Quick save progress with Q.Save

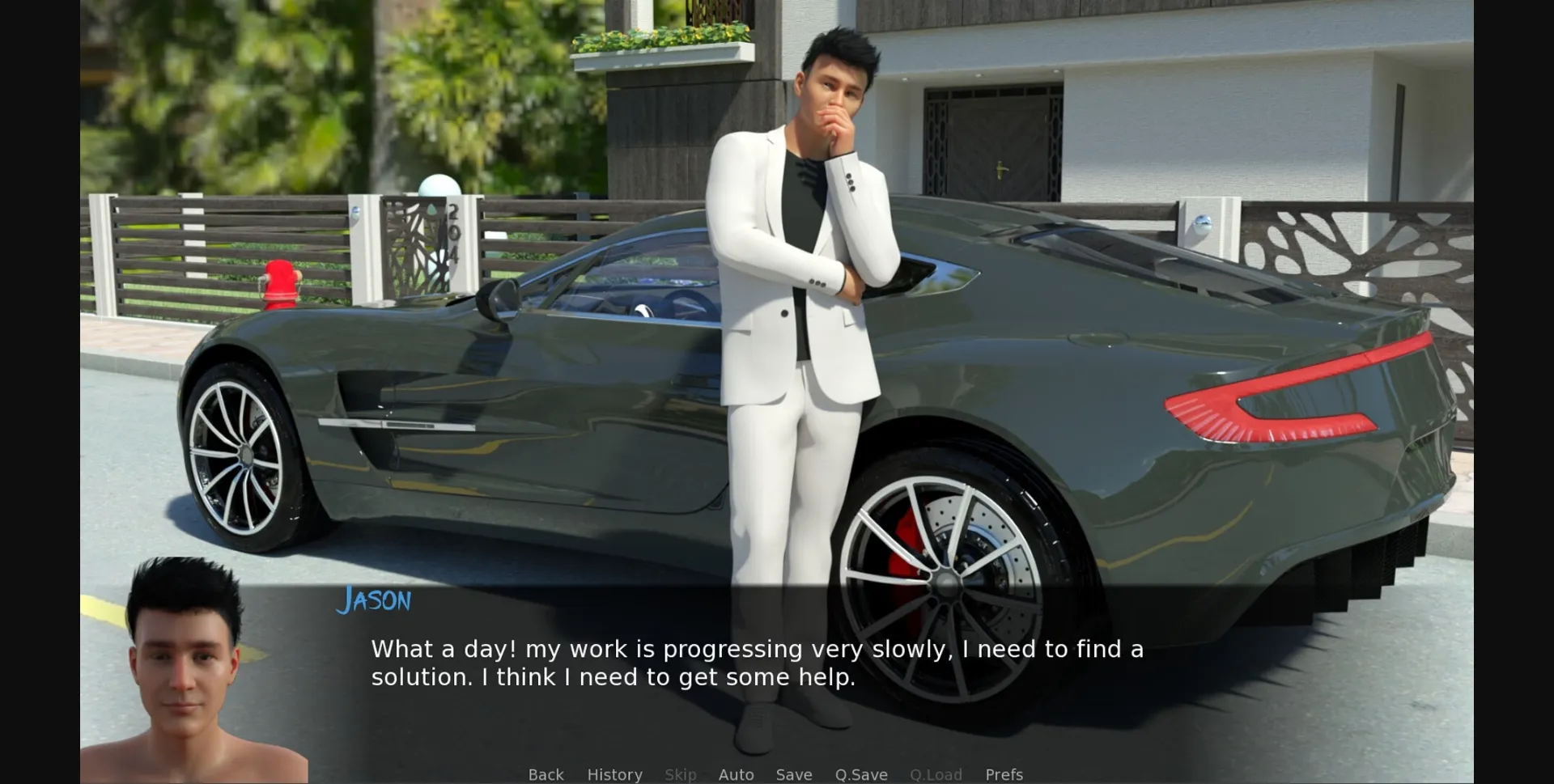coord(860,774)
